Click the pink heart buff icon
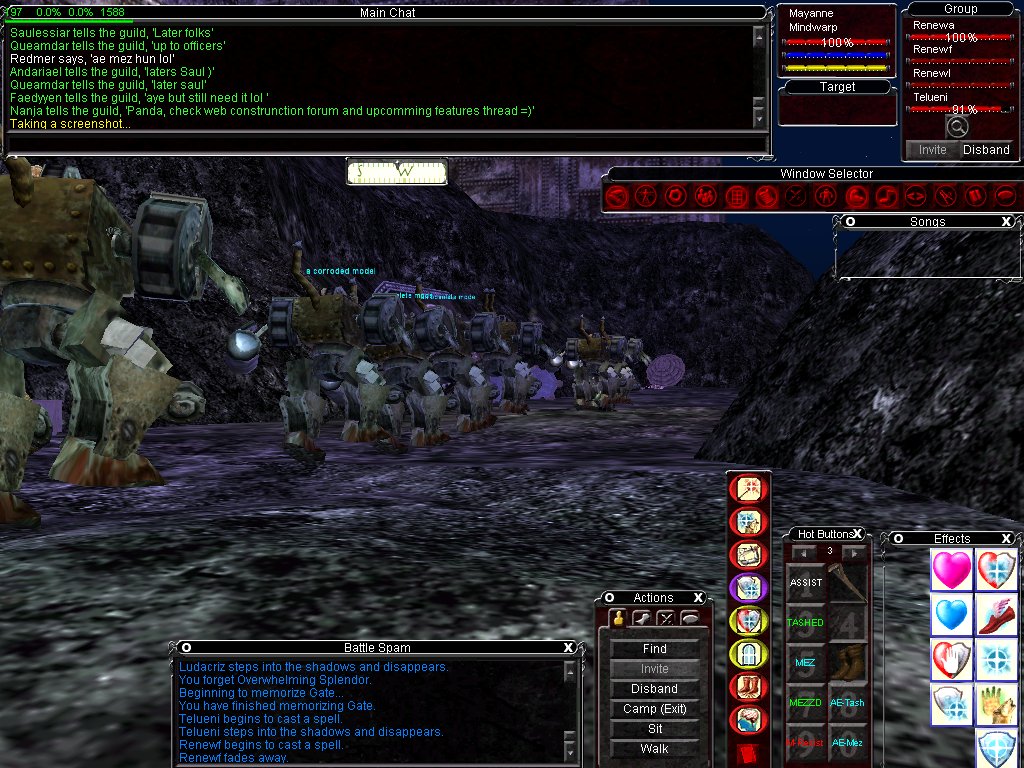 (951, 570)
